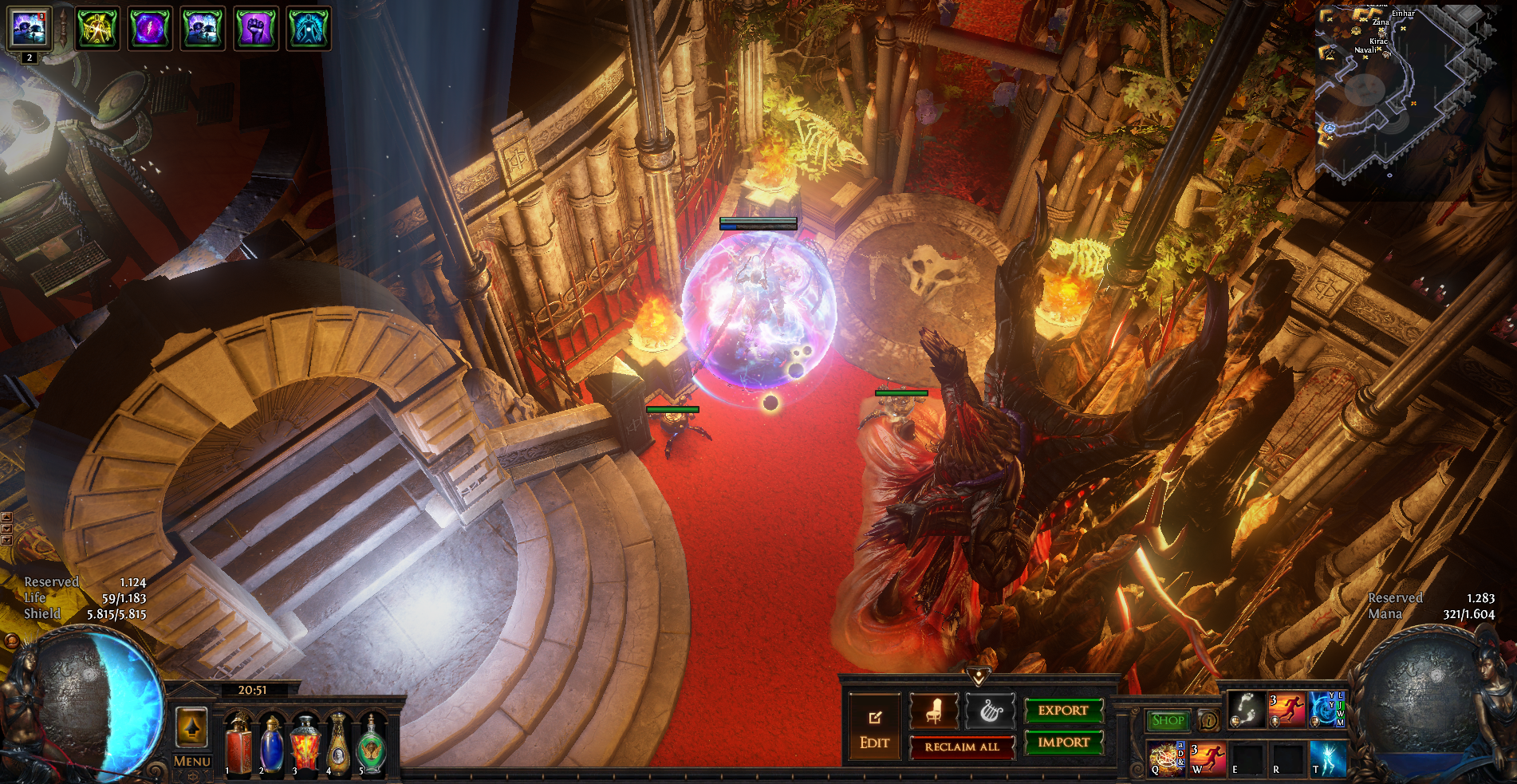This screenshot has height=784, width=1517.
Task: Use the red life flask in slot 1
Action: coord(238,745)
